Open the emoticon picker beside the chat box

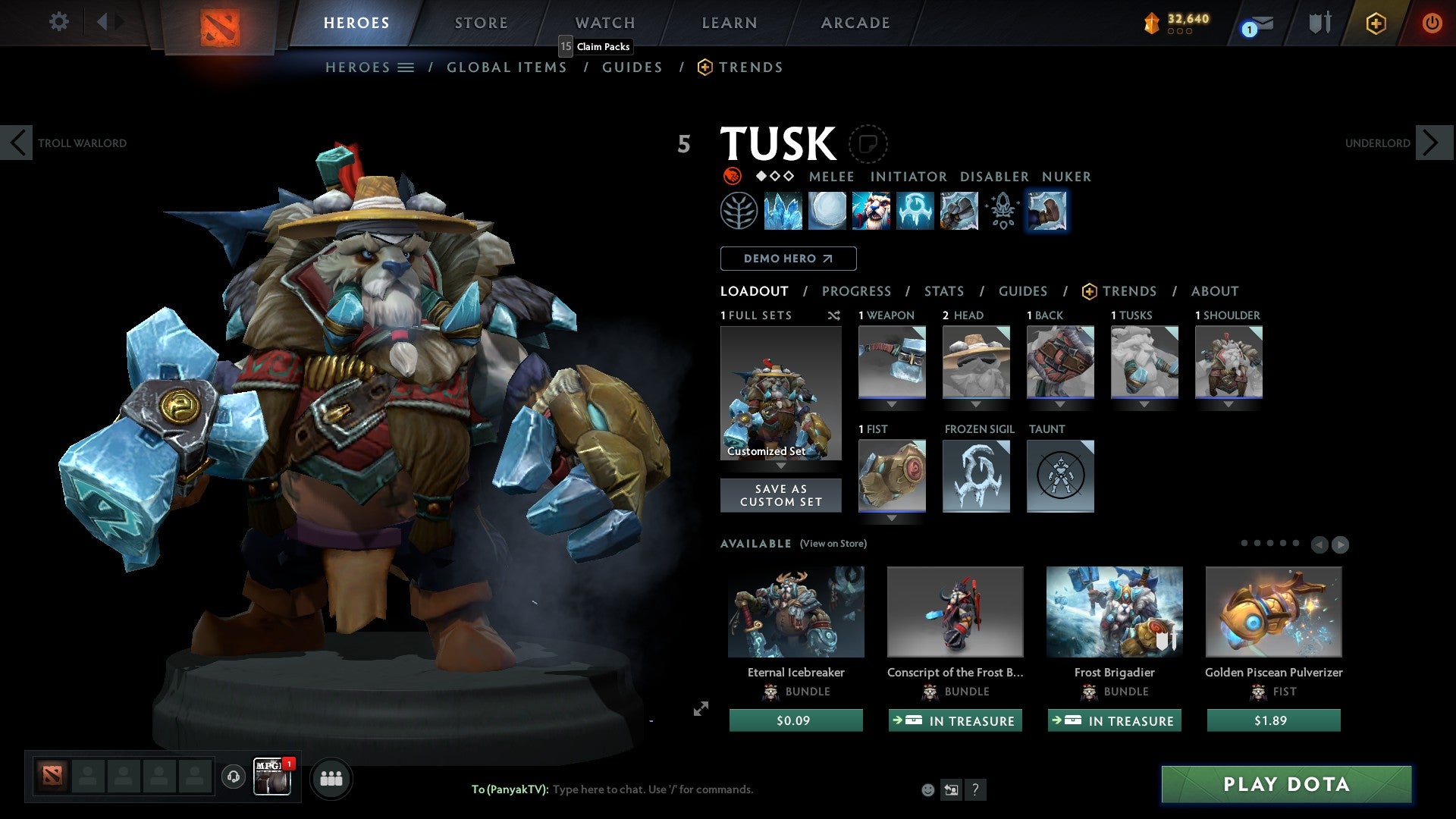coord(926,789)
